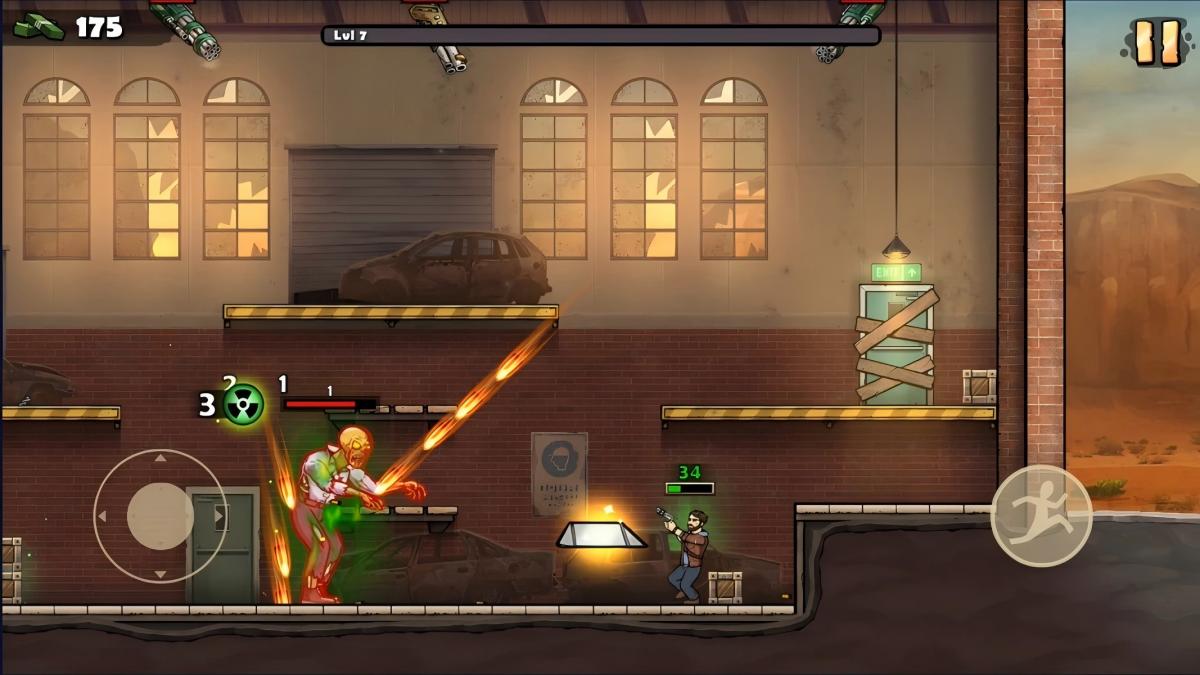The height and width of the screenshot is (675, 1200).
Task: Tap the virtual joystick's center knob
Action: pos(160,516)
